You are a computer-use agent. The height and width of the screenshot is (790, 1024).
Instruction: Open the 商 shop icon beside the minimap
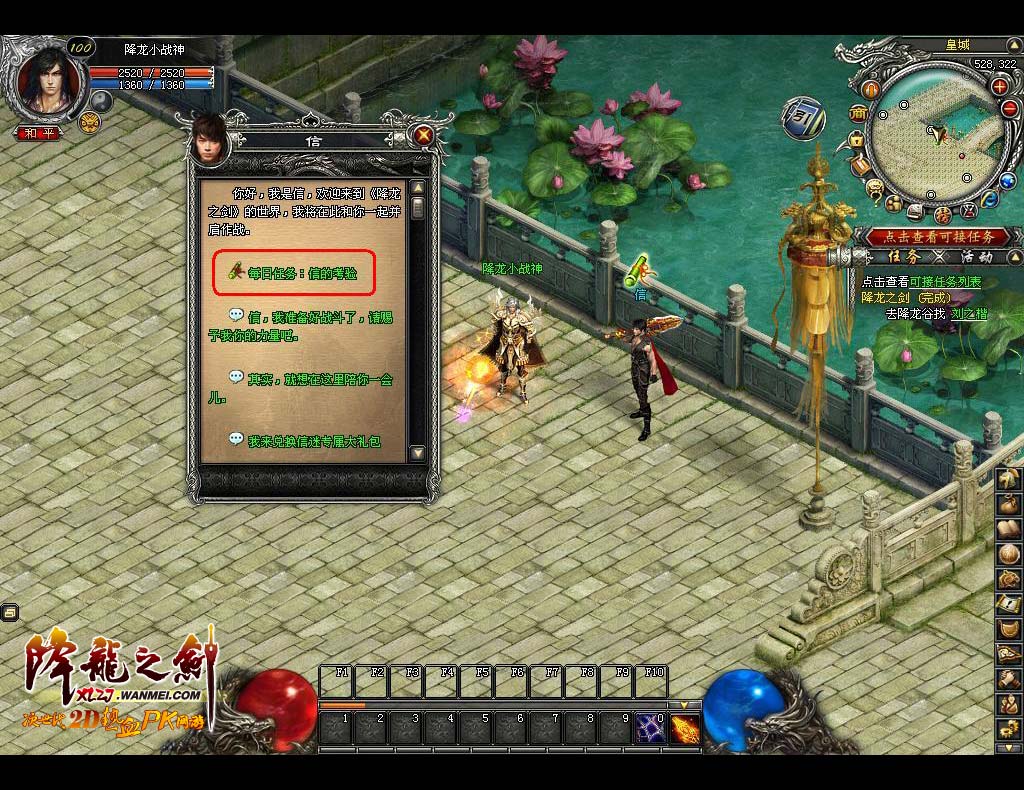coord(857,115)
